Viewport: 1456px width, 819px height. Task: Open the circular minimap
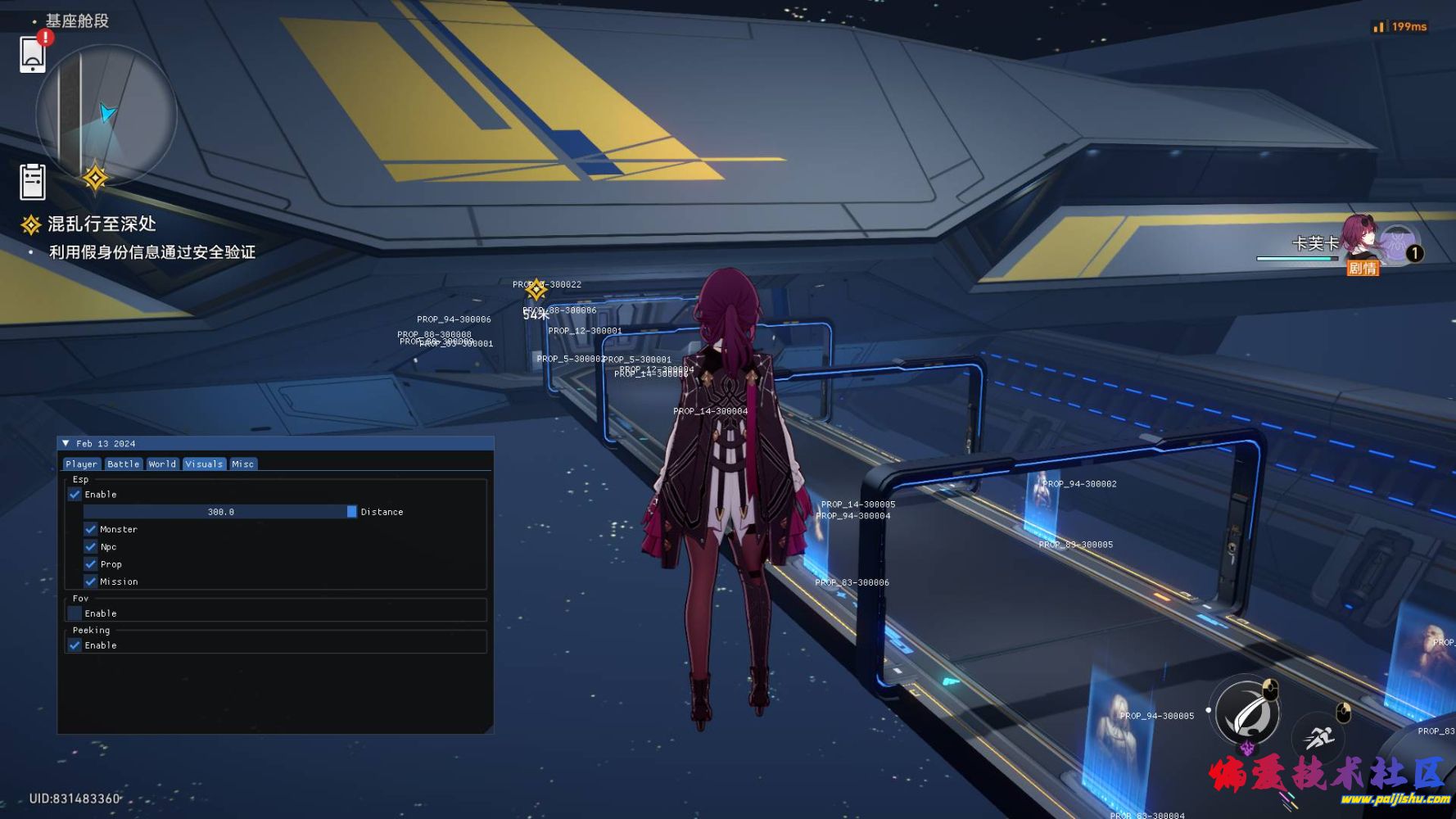[x=106, y=115]
